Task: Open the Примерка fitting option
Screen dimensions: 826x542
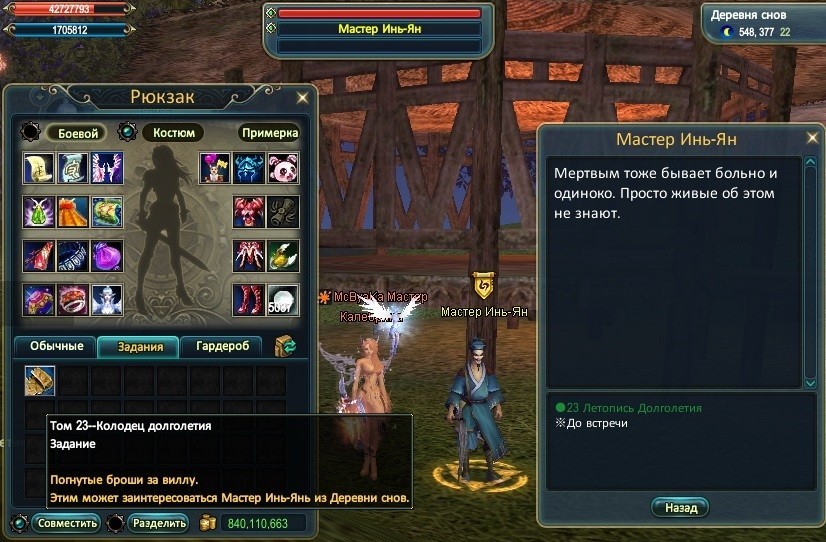Action: point(269,132)
